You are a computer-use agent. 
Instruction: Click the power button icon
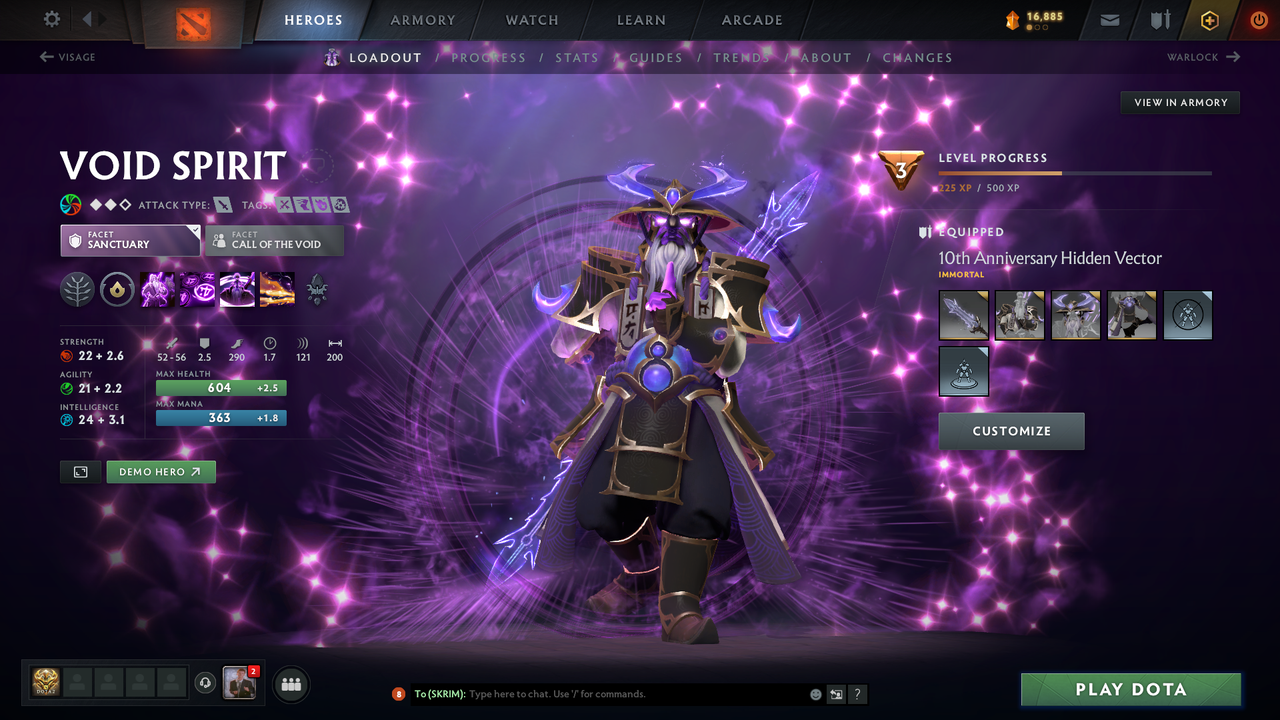(1258, 20)
